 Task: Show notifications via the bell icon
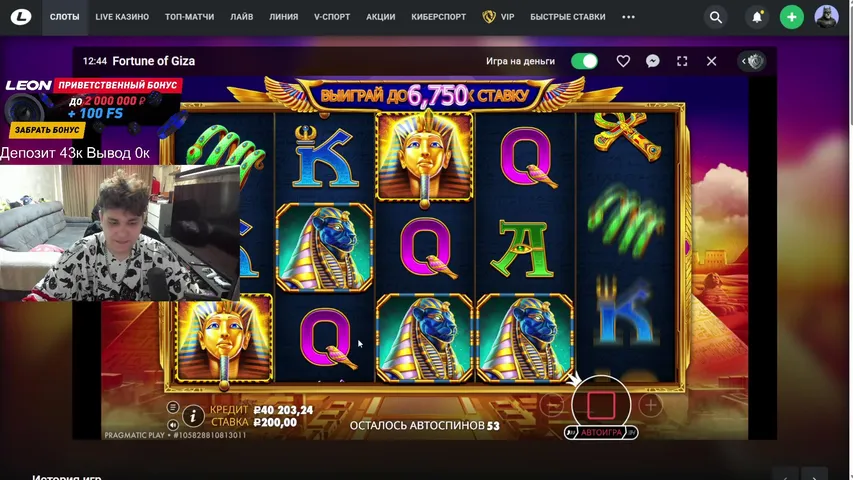(757, 17)
